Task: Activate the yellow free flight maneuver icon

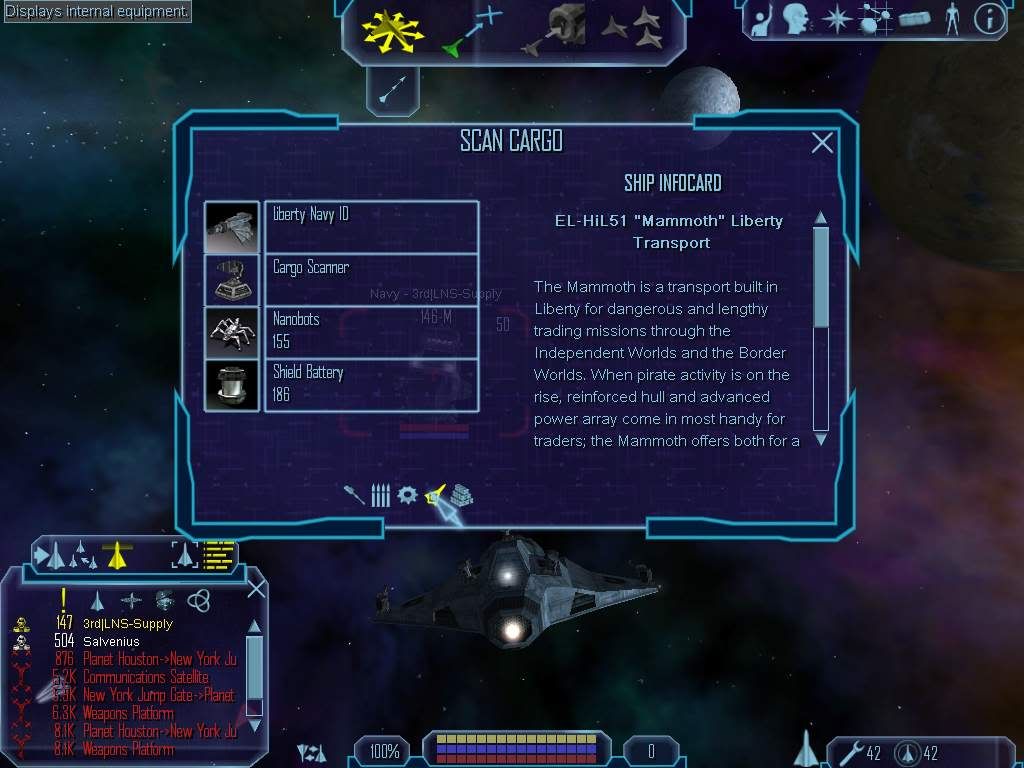Action: [395, 29]
